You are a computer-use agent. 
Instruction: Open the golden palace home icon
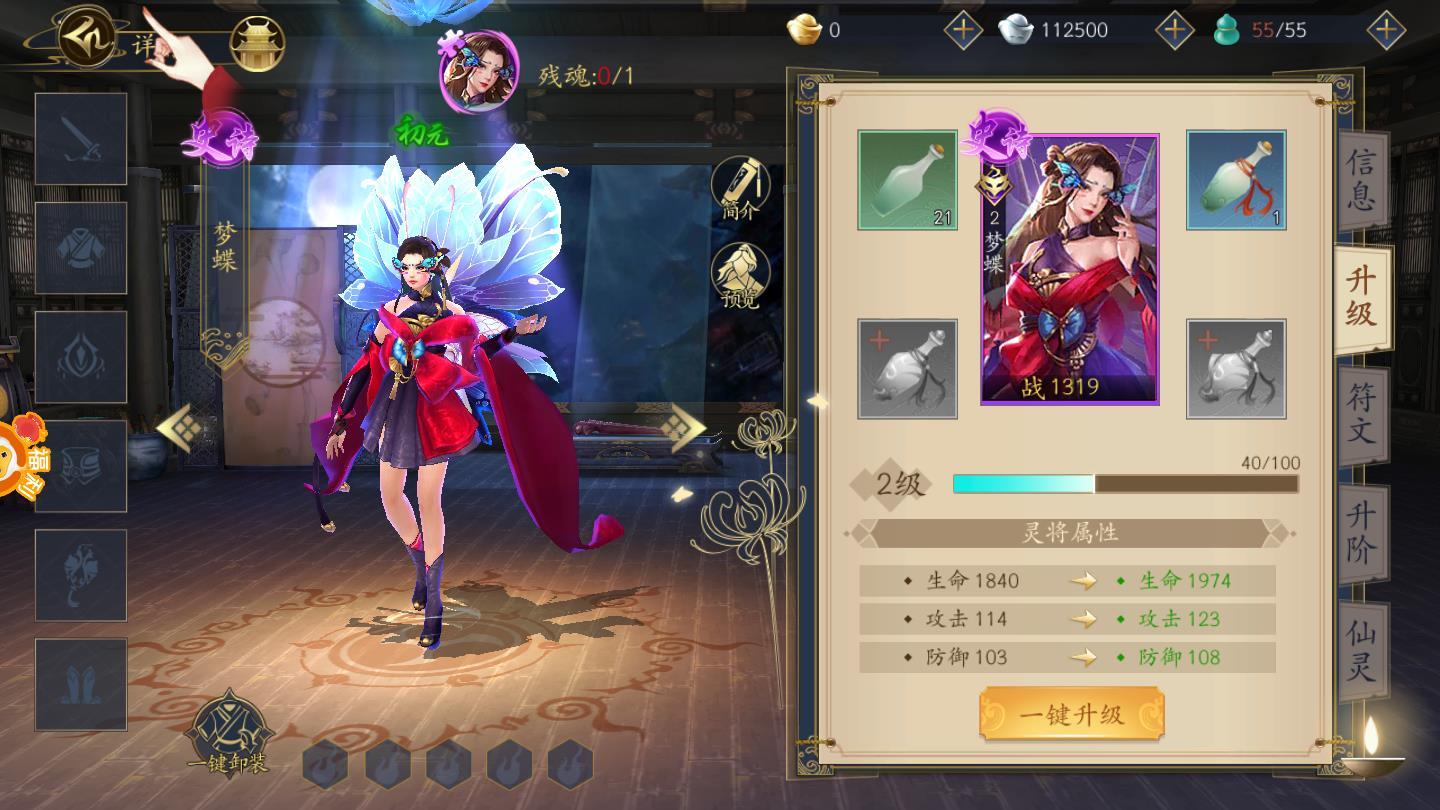258,44
